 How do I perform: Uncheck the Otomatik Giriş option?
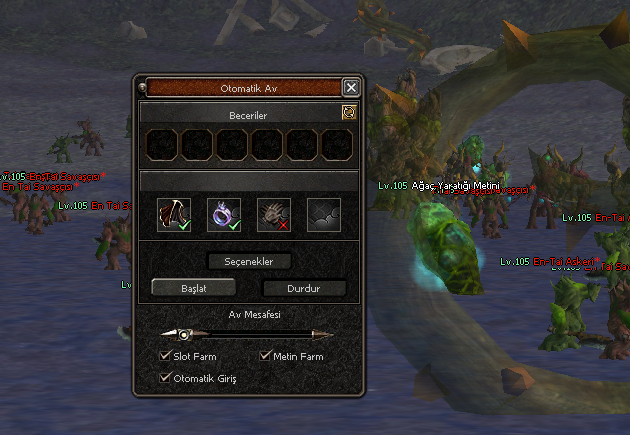[165, 378]
